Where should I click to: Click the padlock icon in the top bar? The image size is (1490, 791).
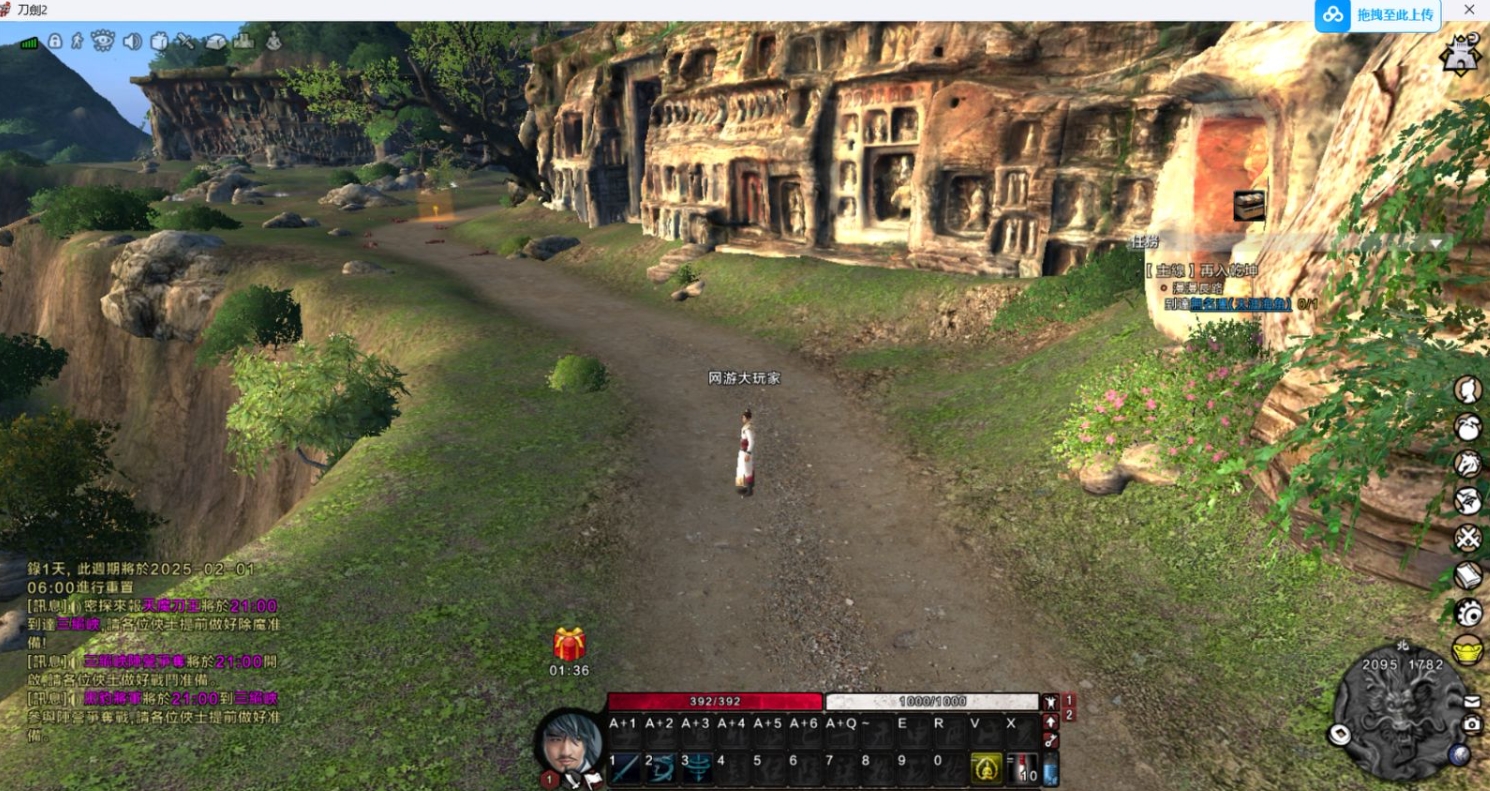[55, 41]
